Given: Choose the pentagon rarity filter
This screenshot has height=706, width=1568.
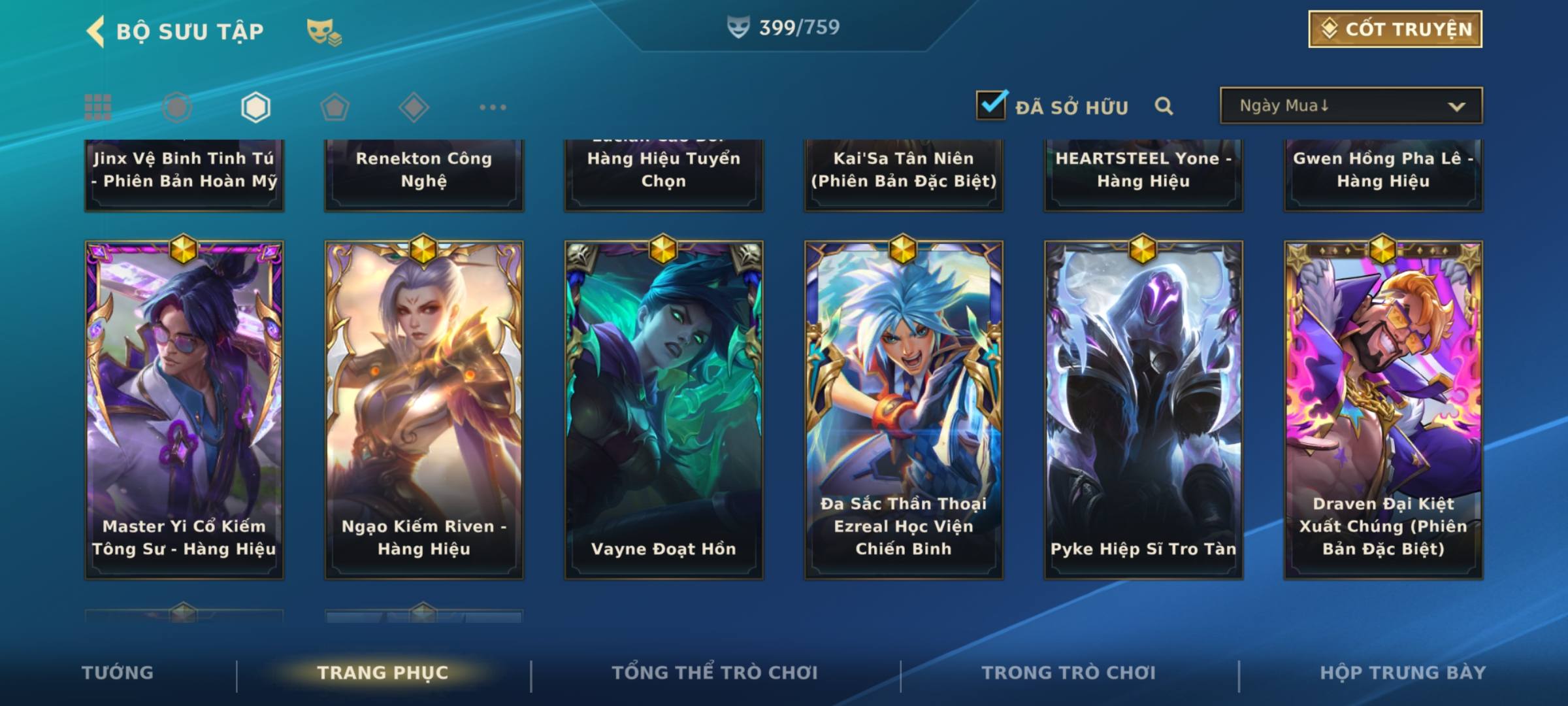Looking at the screenshot, I should [x=335, y=107].
